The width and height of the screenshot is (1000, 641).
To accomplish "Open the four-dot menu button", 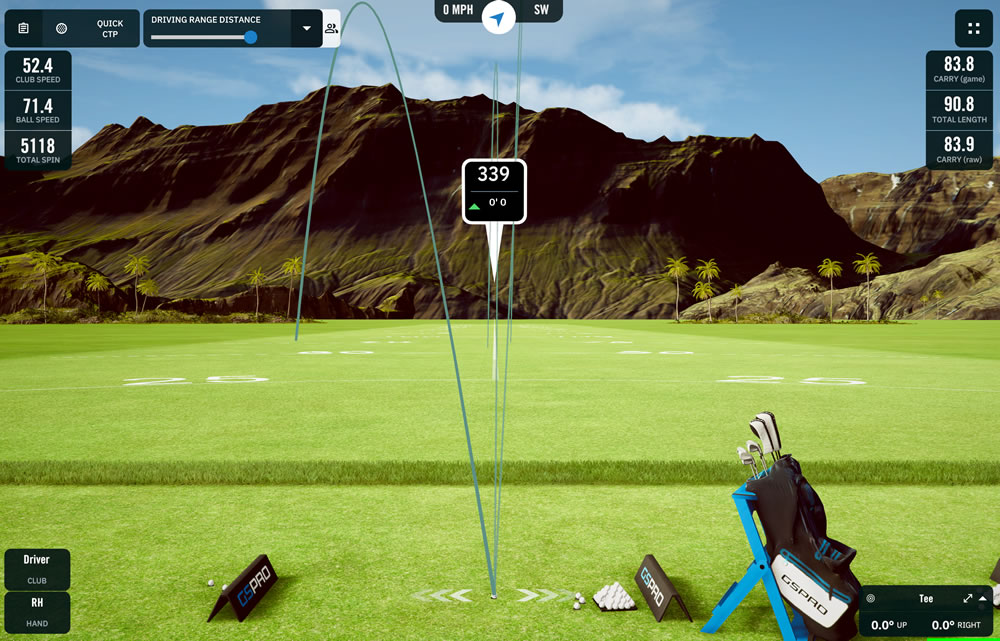I will [x=973, y=28].
